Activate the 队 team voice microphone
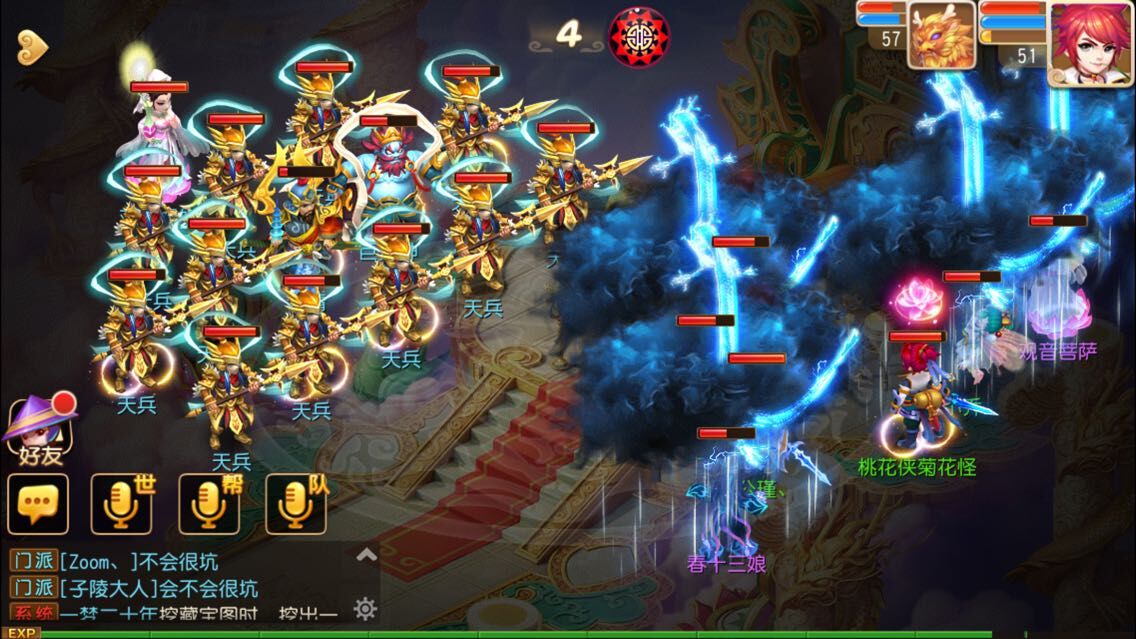1136x639 pixels. point(295,503)
